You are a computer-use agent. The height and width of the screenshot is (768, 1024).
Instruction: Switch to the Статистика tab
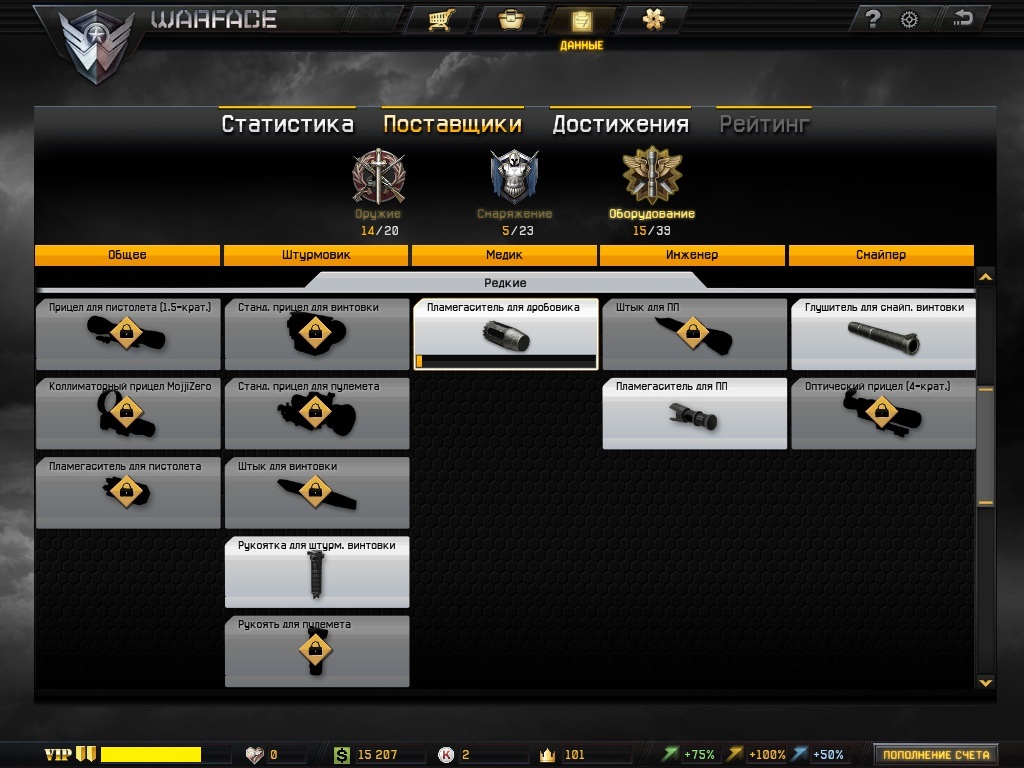pos(287,124)
